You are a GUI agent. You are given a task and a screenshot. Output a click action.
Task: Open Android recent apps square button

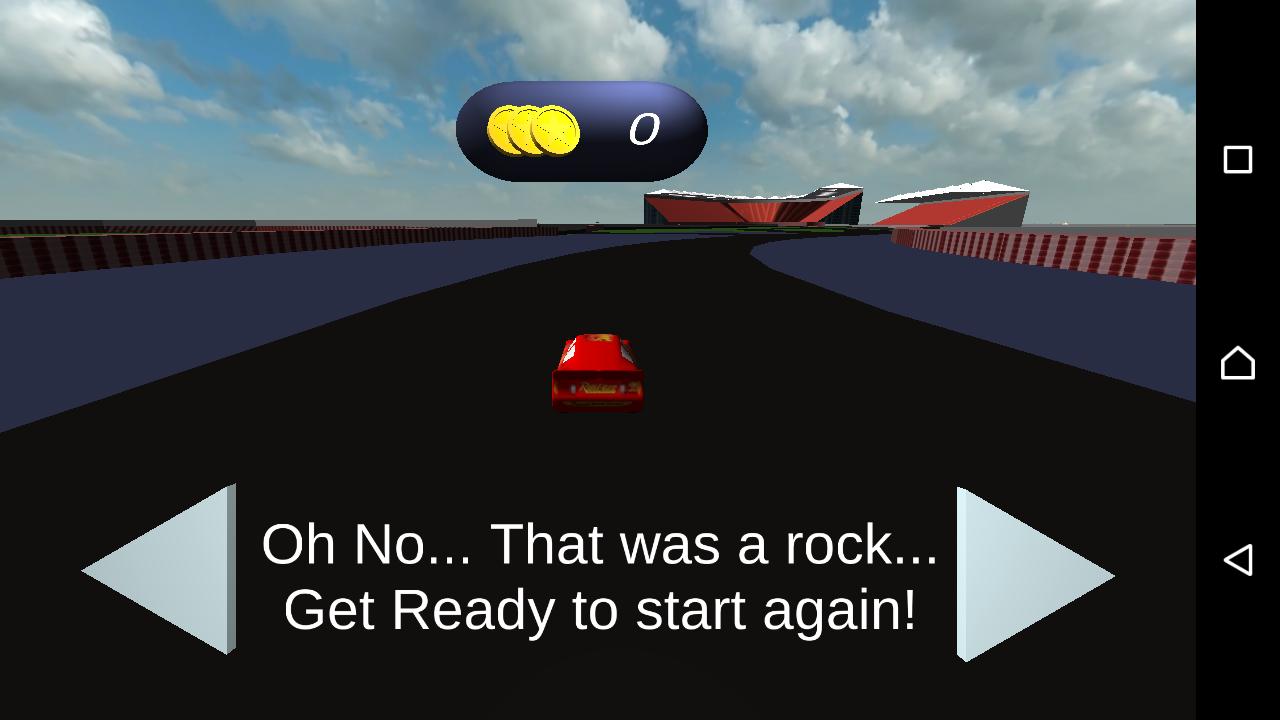(x=1238, y=160)
